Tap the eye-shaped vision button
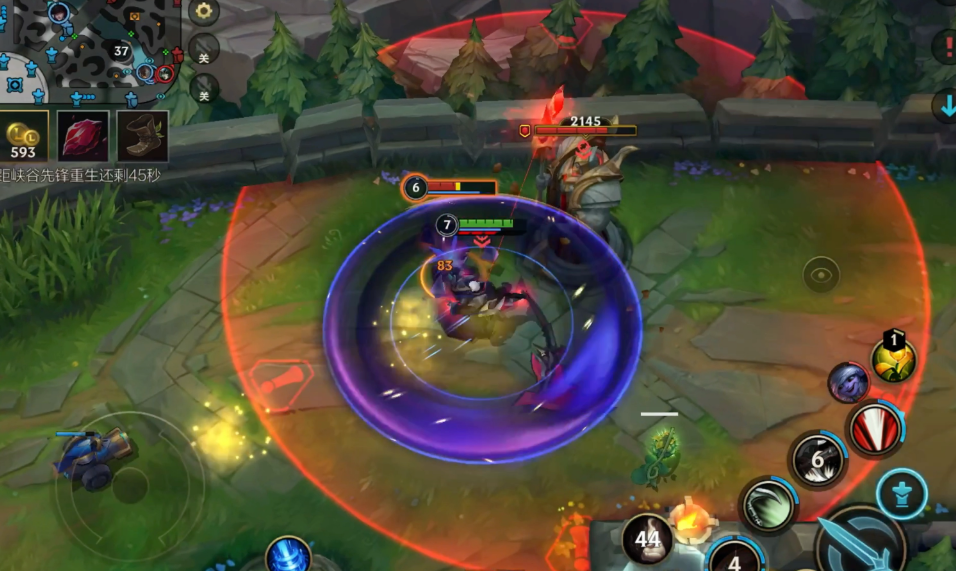 [822, 274]
